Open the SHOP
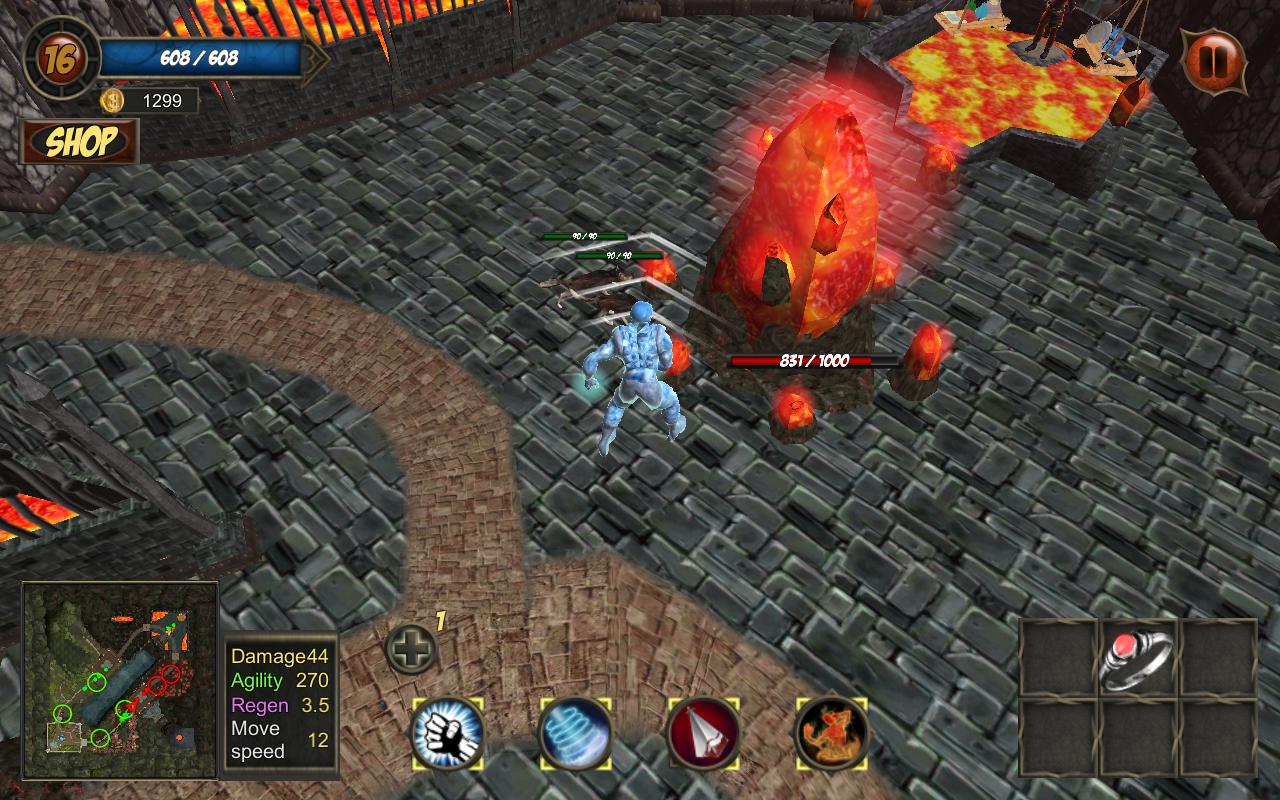 80,142
